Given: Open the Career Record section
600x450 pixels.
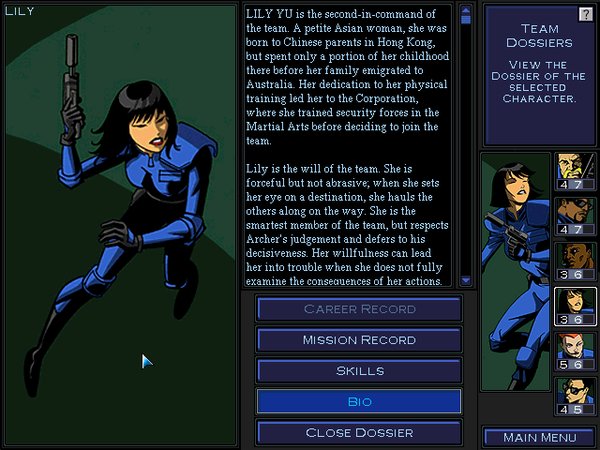Looking at the screenshot, I should (359, 310).
